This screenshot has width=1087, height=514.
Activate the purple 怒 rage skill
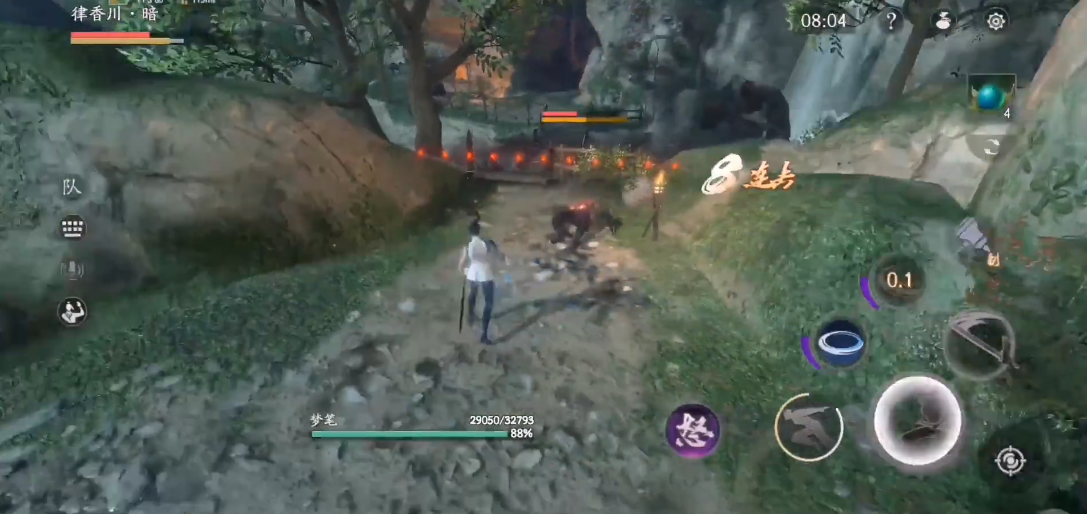coord(693,432)
